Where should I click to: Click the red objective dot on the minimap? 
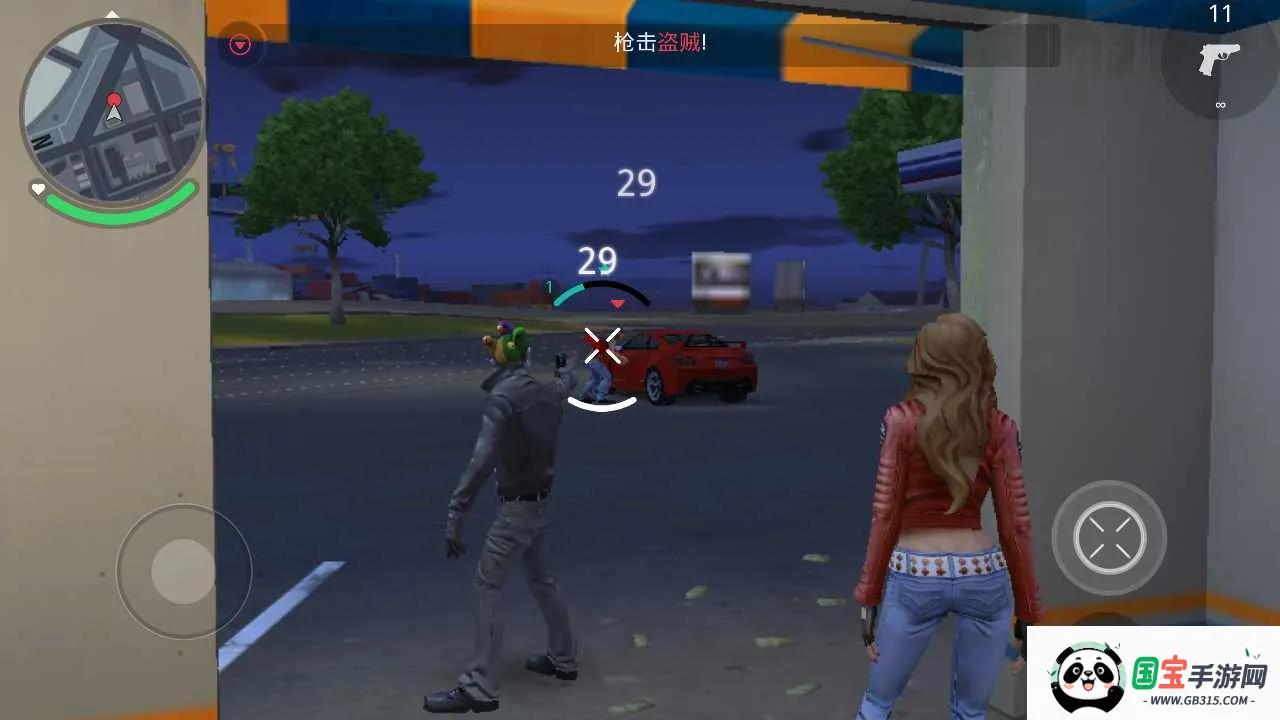pyautogui.click(x=115, y=99)
